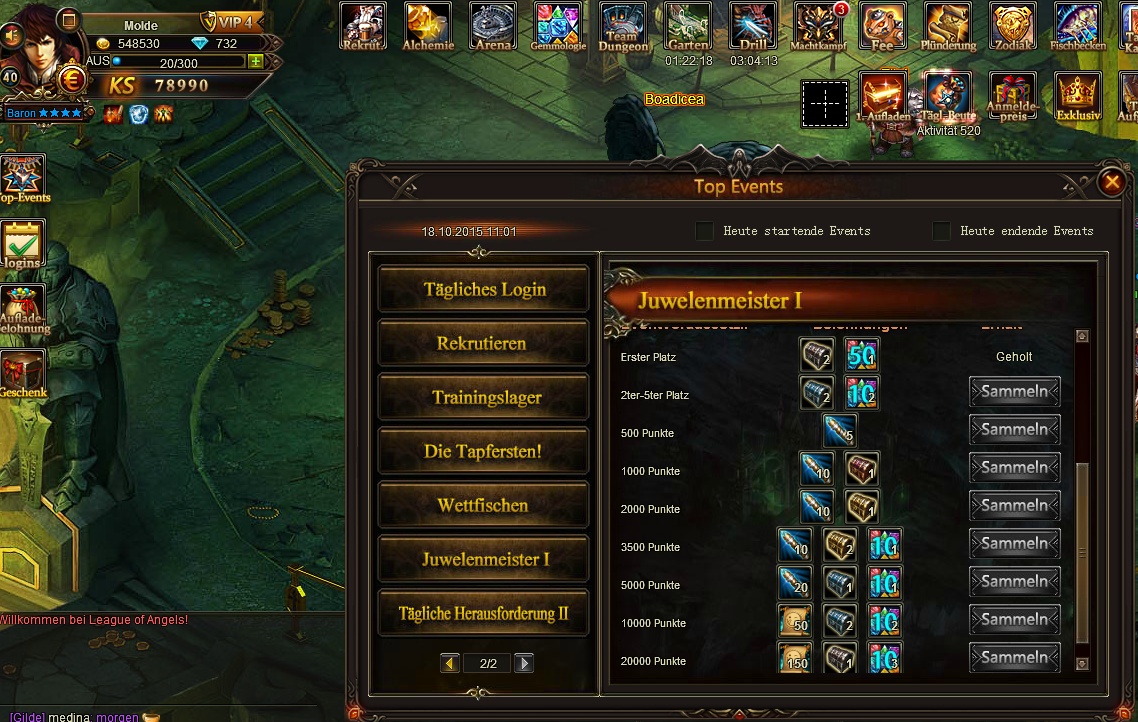Choose the Wettfischen event
The image size is (1138, 722).
(x=484, y=505)
